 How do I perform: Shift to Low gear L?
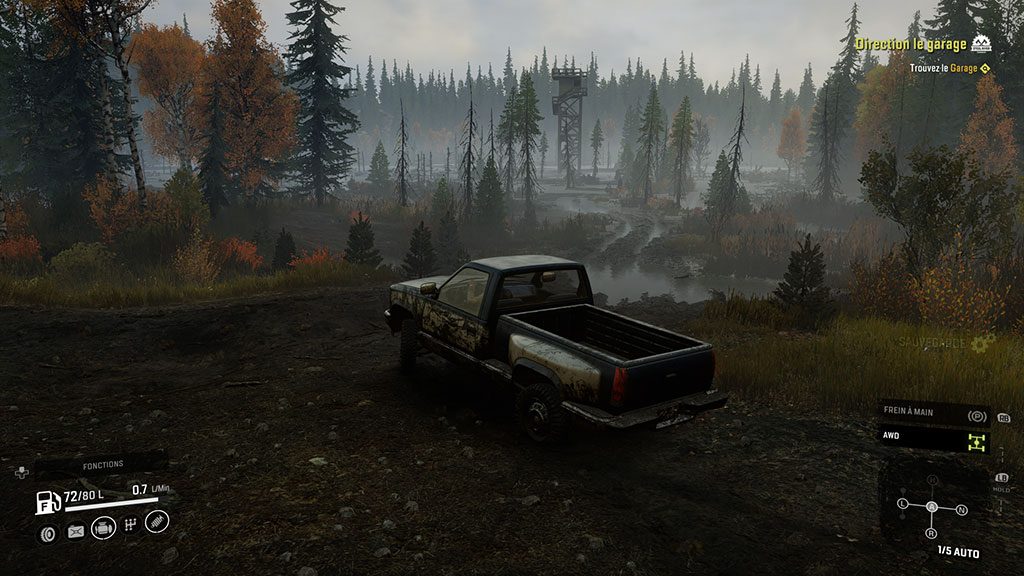(x=903, y=504)
